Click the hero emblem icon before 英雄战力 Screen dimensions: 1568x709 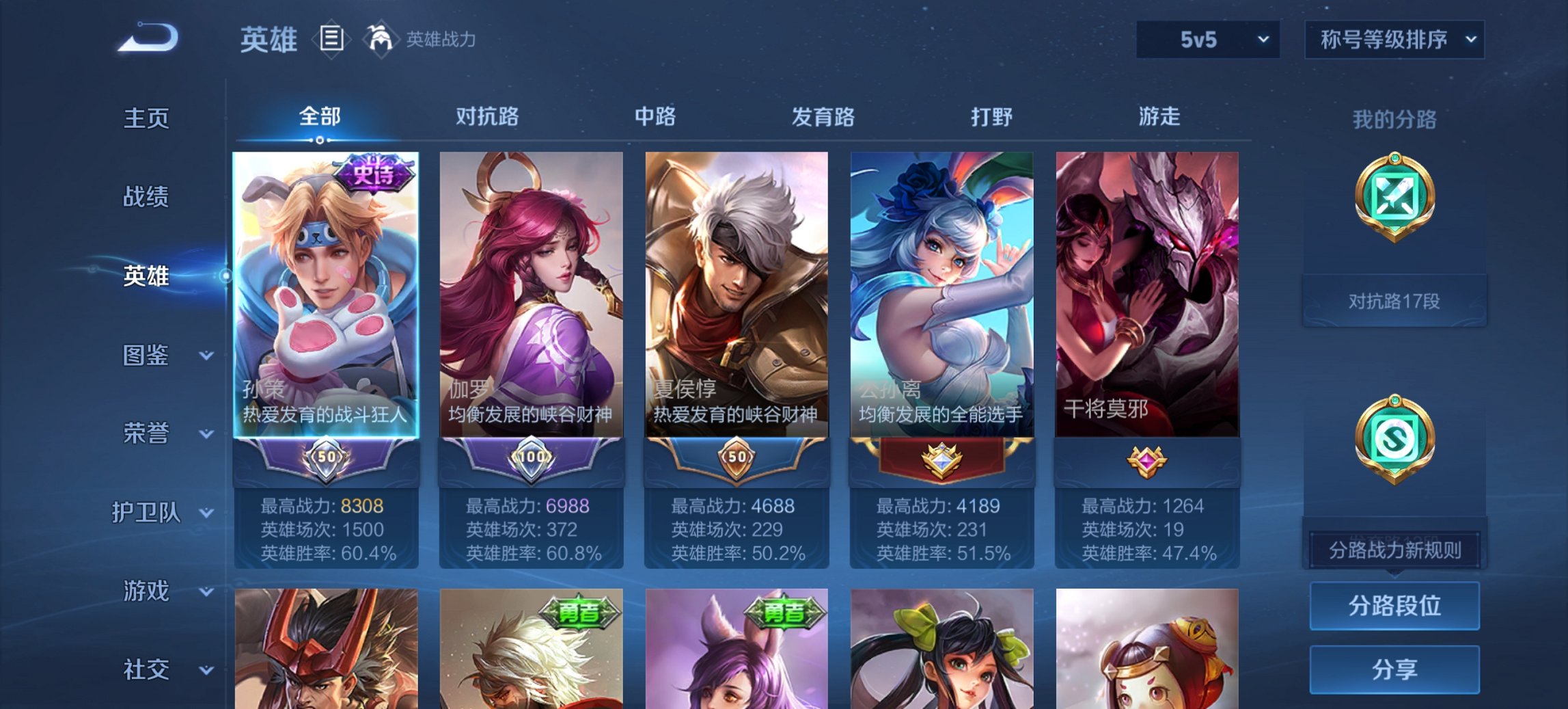(381, 38)
